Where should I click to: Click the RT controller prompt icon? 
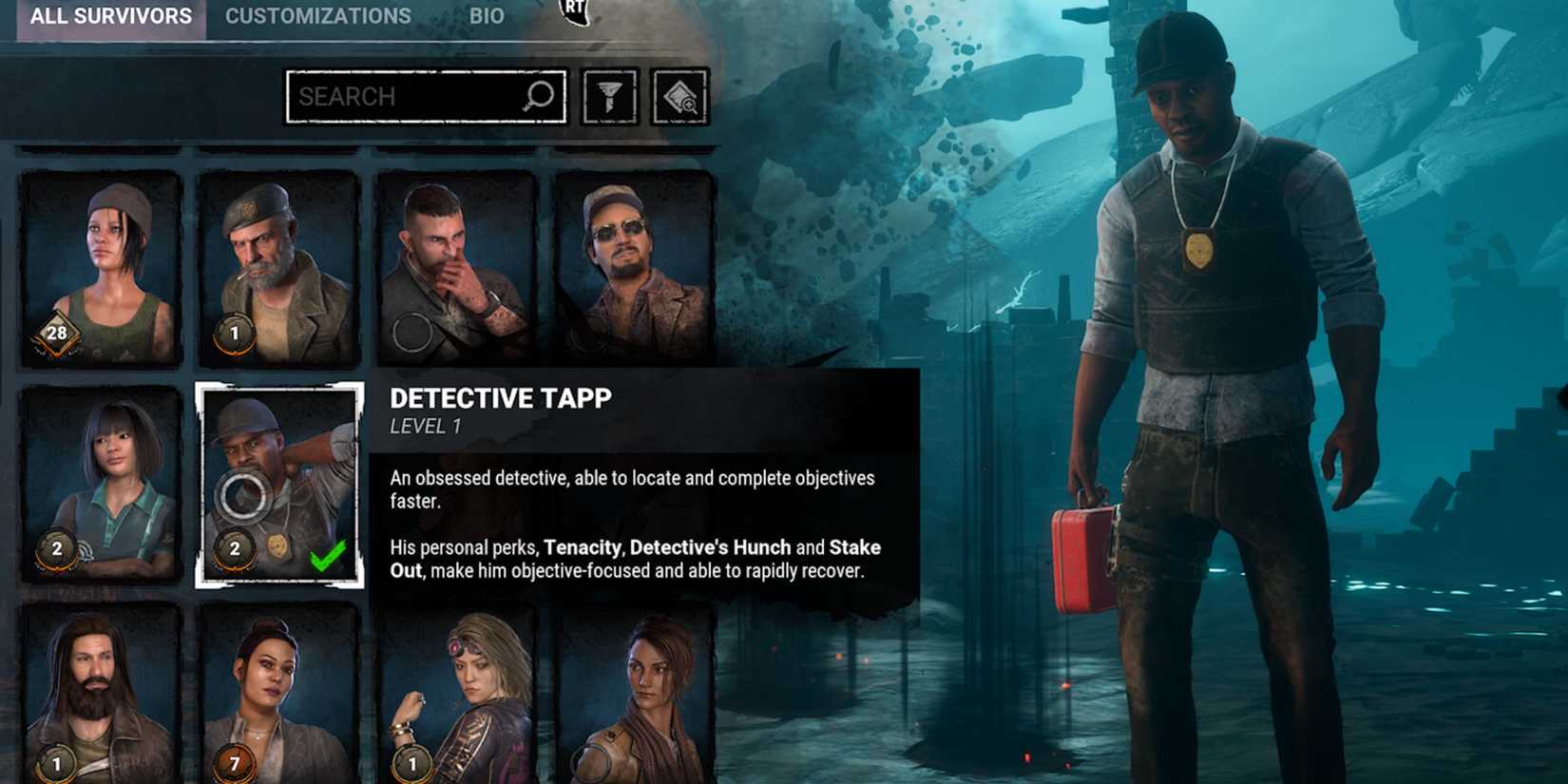[x=572, y=8]
